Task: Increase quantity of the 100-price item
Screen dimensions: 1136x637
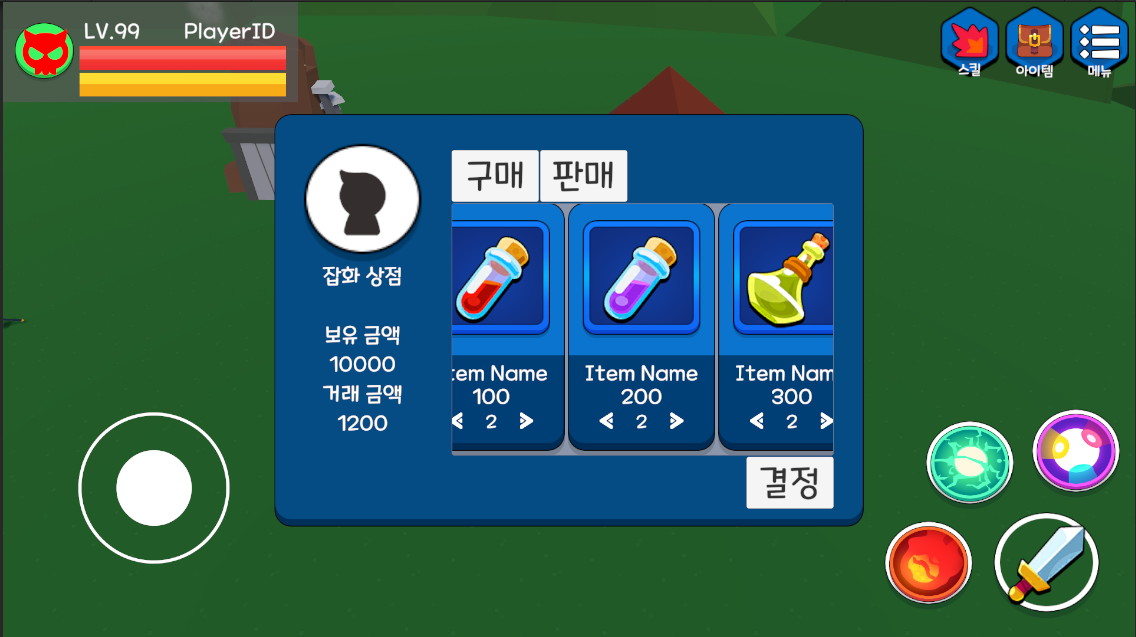Action: pyautogui.click(x=526, y=422)
